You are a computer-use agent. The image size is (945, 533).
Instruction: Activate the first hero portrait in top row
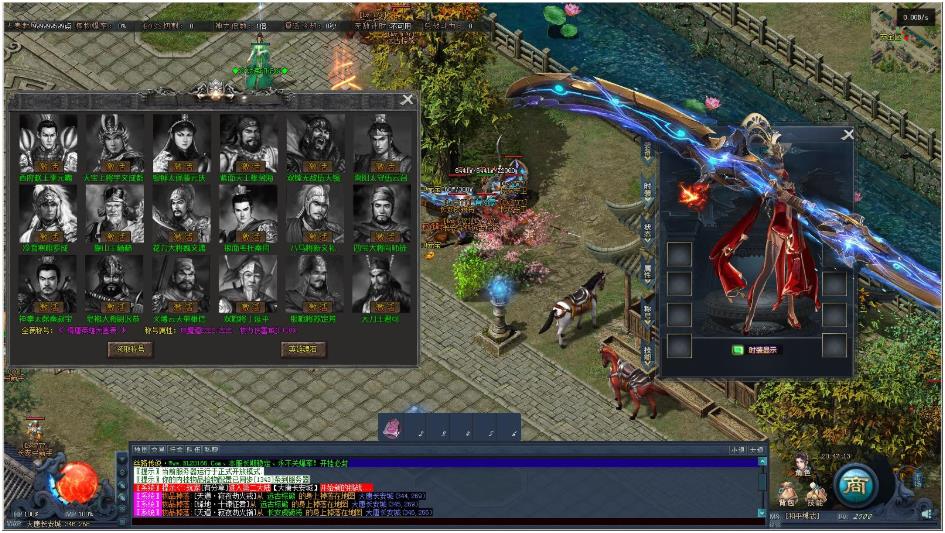tap(48, 165)
